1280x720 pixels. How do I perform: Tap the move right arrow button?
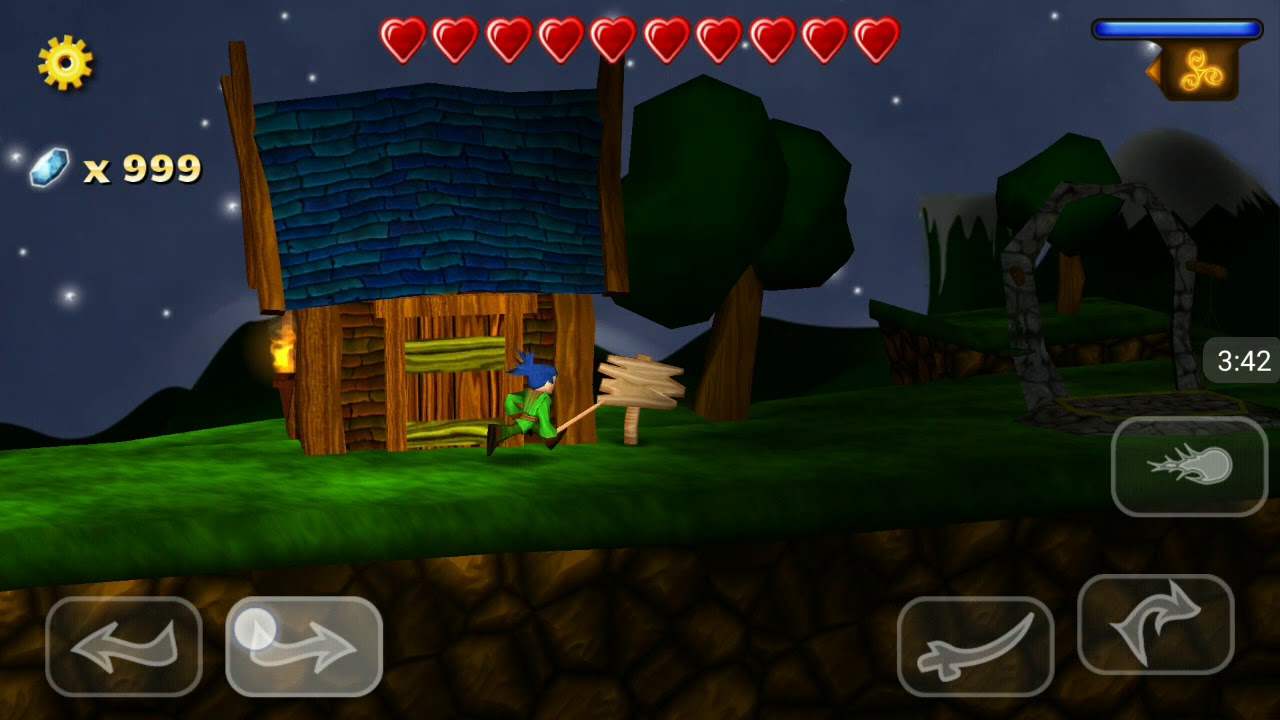point(304,646)
